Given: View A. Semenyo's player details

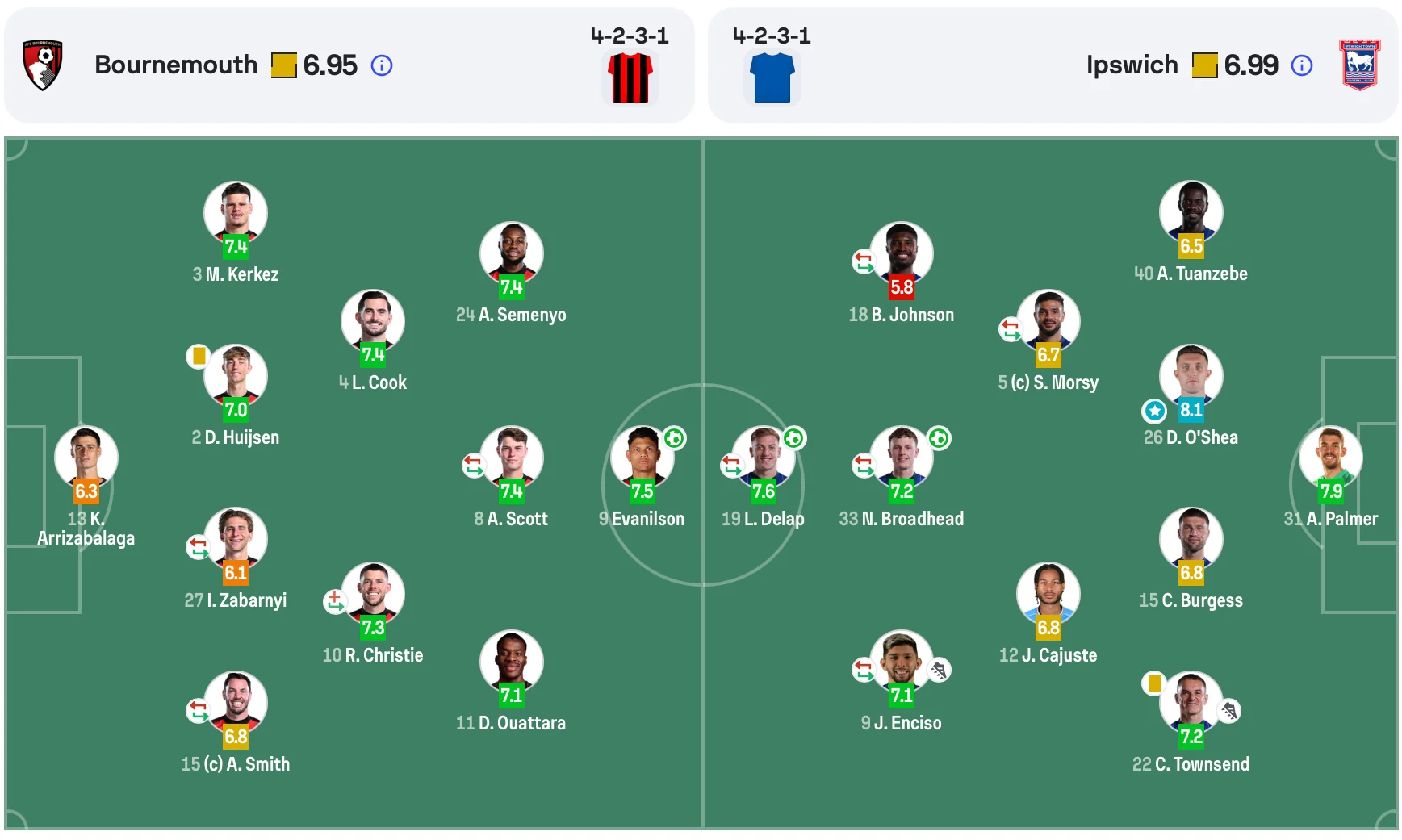Looking at the screenshot, I should coord(512,254).
